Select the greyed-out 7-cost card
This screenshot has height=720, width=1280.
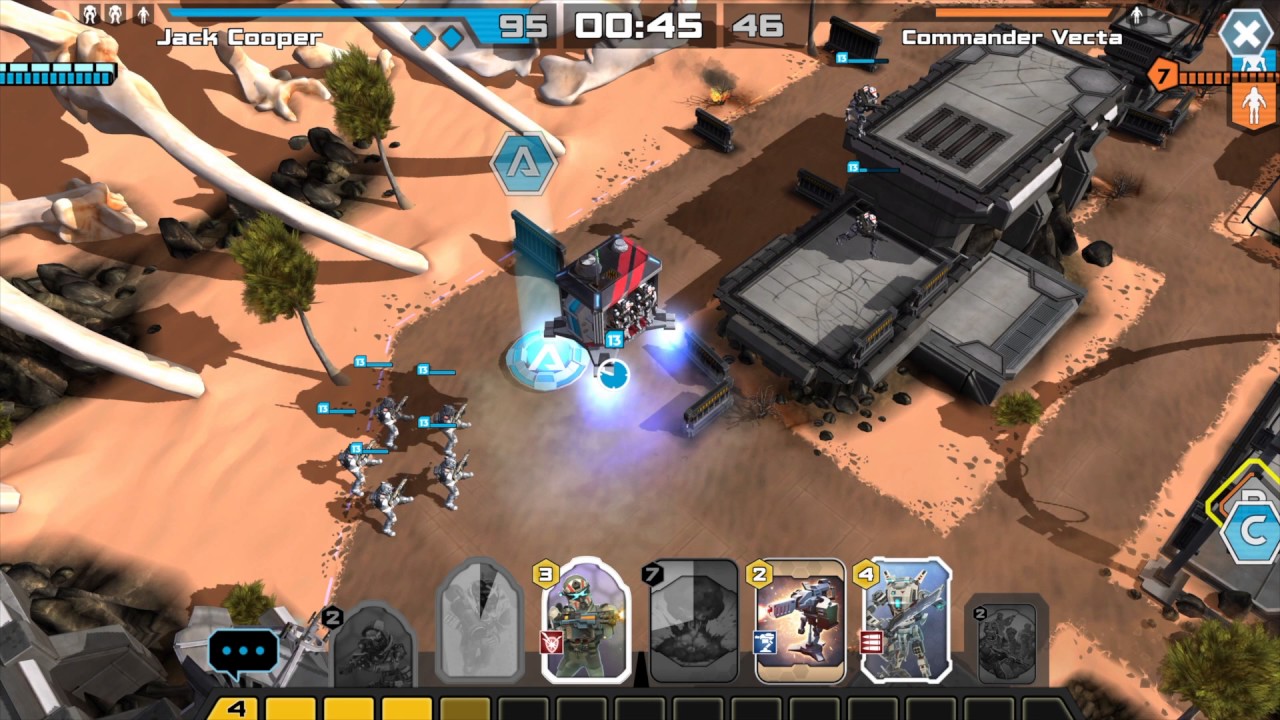click(694, 622)
